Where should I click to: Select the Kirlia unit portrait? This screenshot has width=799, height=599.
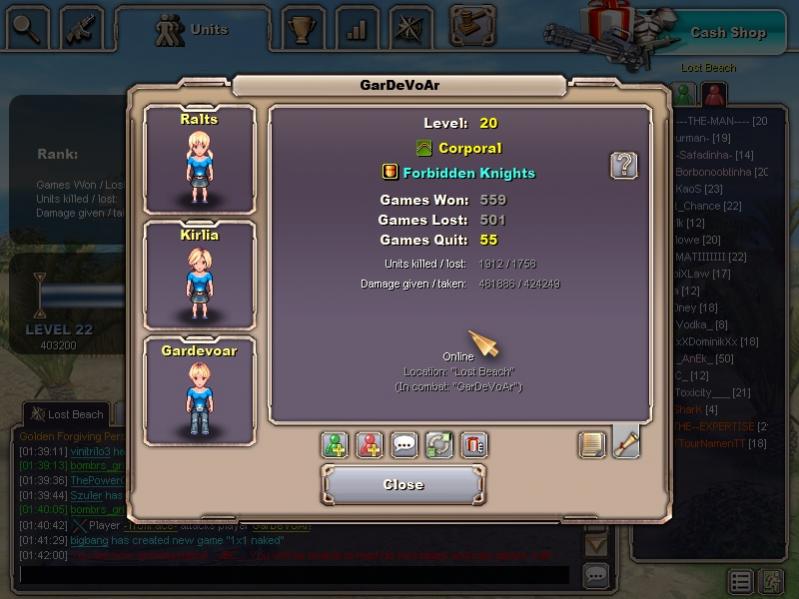(x=200, y=275)
